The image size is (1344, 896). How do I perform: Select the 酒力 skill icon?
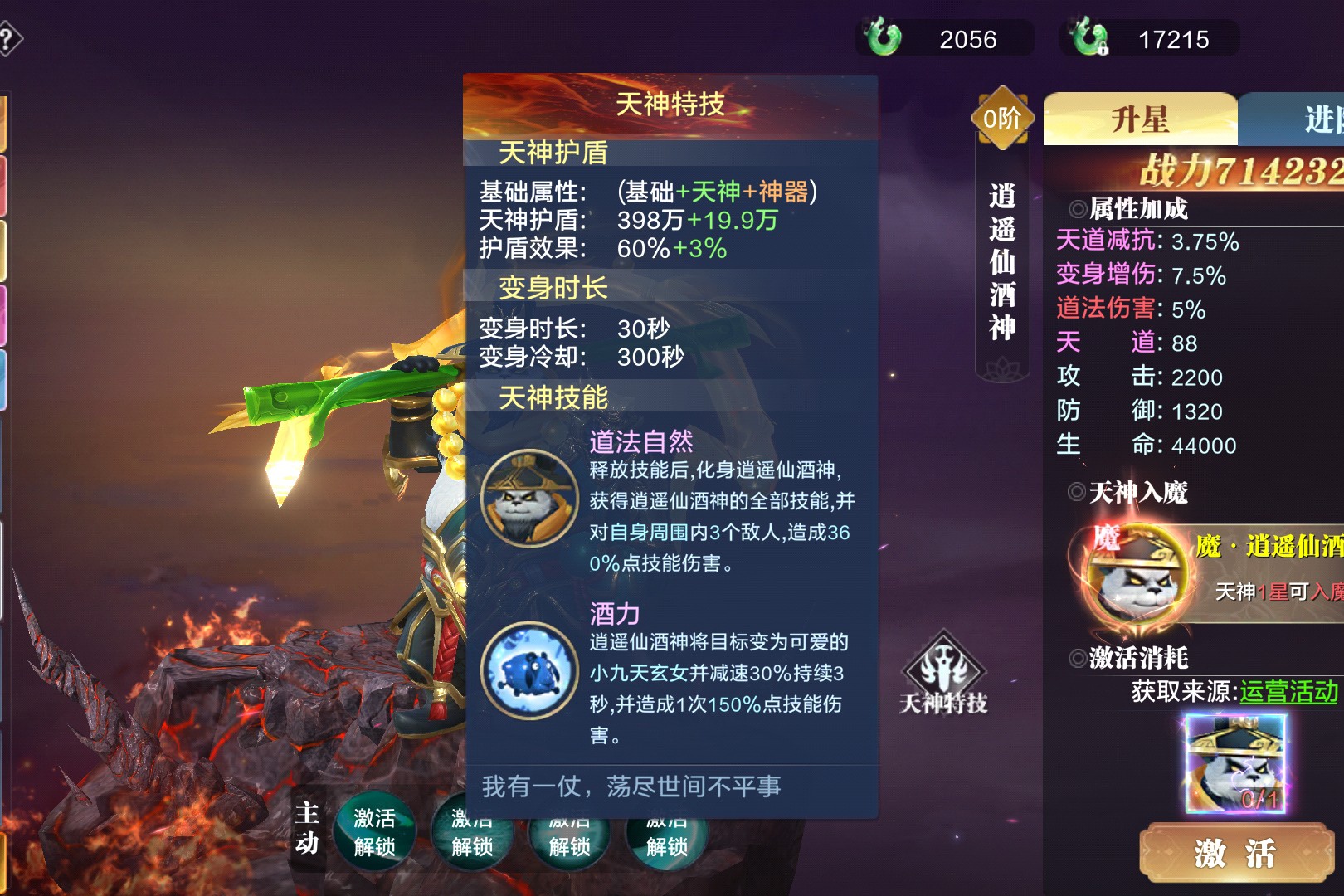click(530, 670)
